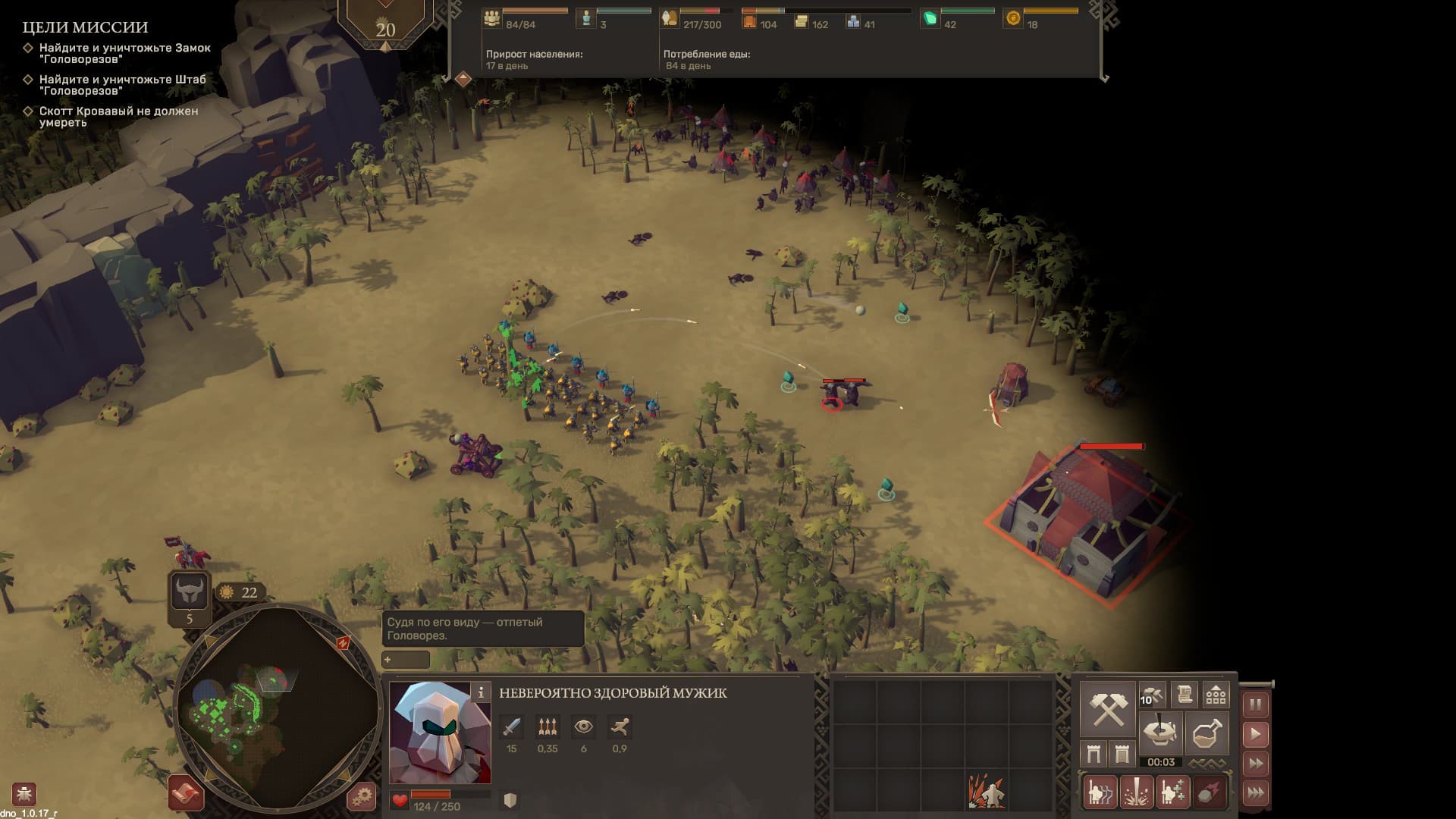The image size is (1456, 819).
Task: Select the open gate icon
Action: pyautogui.click(x=1094, y=754)
